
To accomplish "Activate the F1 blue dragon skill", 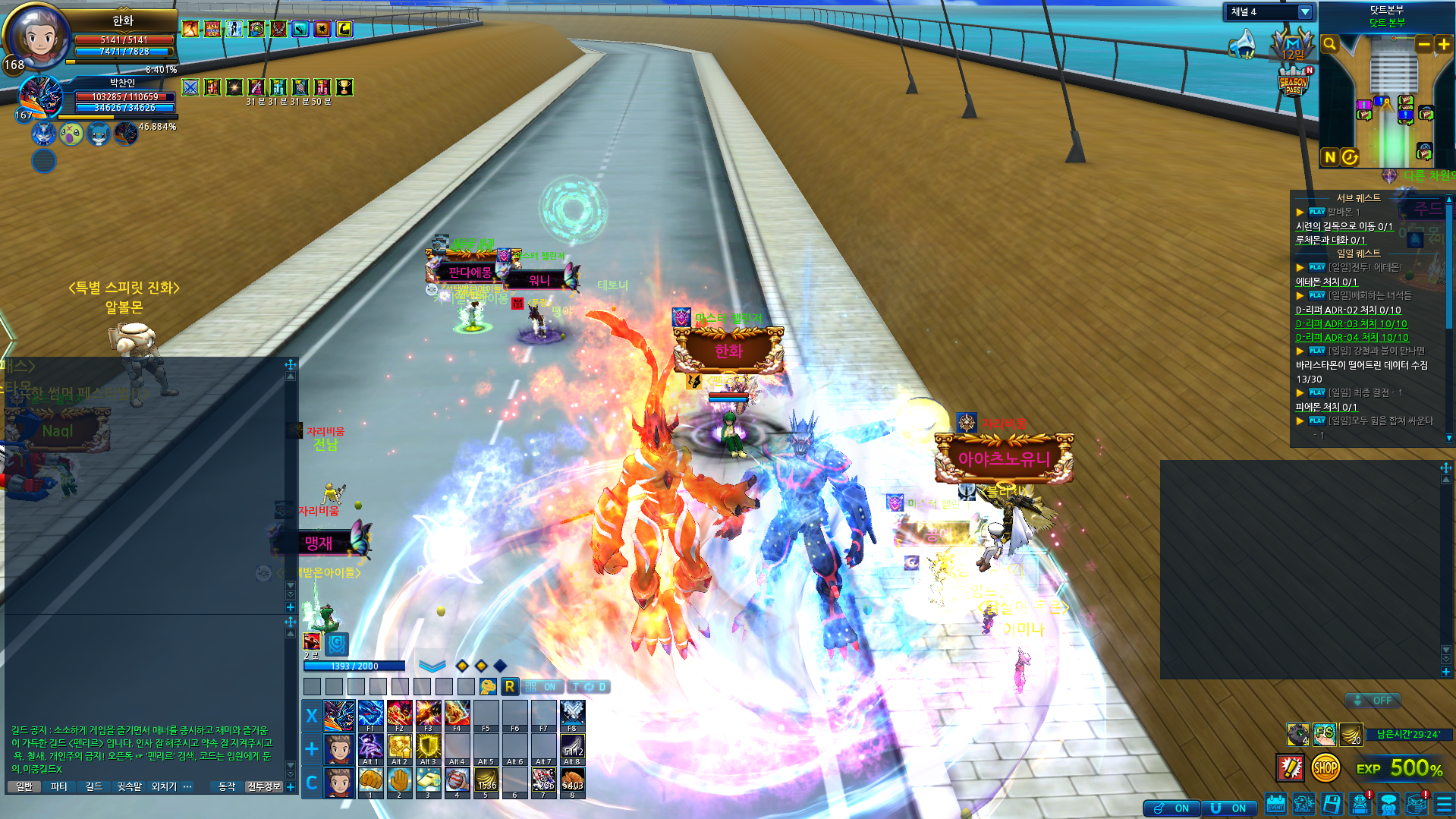I will [x=370, y=715].
